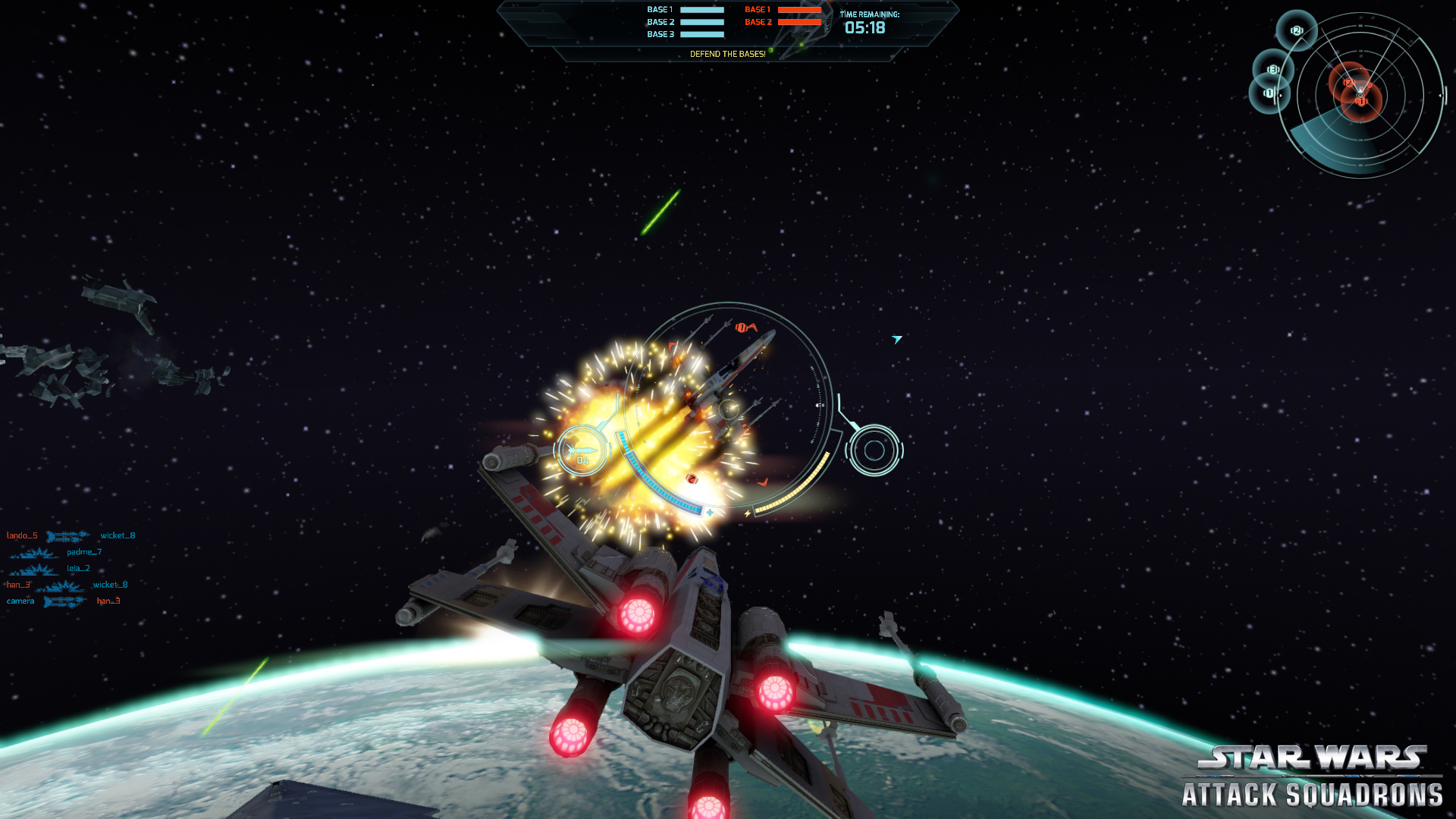Image resolution: width=1456 pixels, height=819 pixels.
Task: Activate the missile weapon icon showing 04
Action: coord(582,450)
